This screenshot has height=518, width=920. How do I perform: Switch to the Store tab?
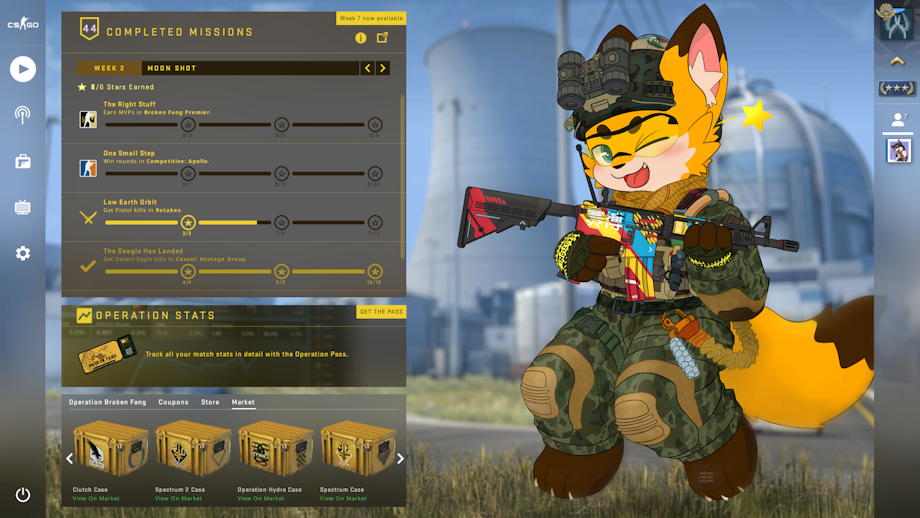[210, 402]
